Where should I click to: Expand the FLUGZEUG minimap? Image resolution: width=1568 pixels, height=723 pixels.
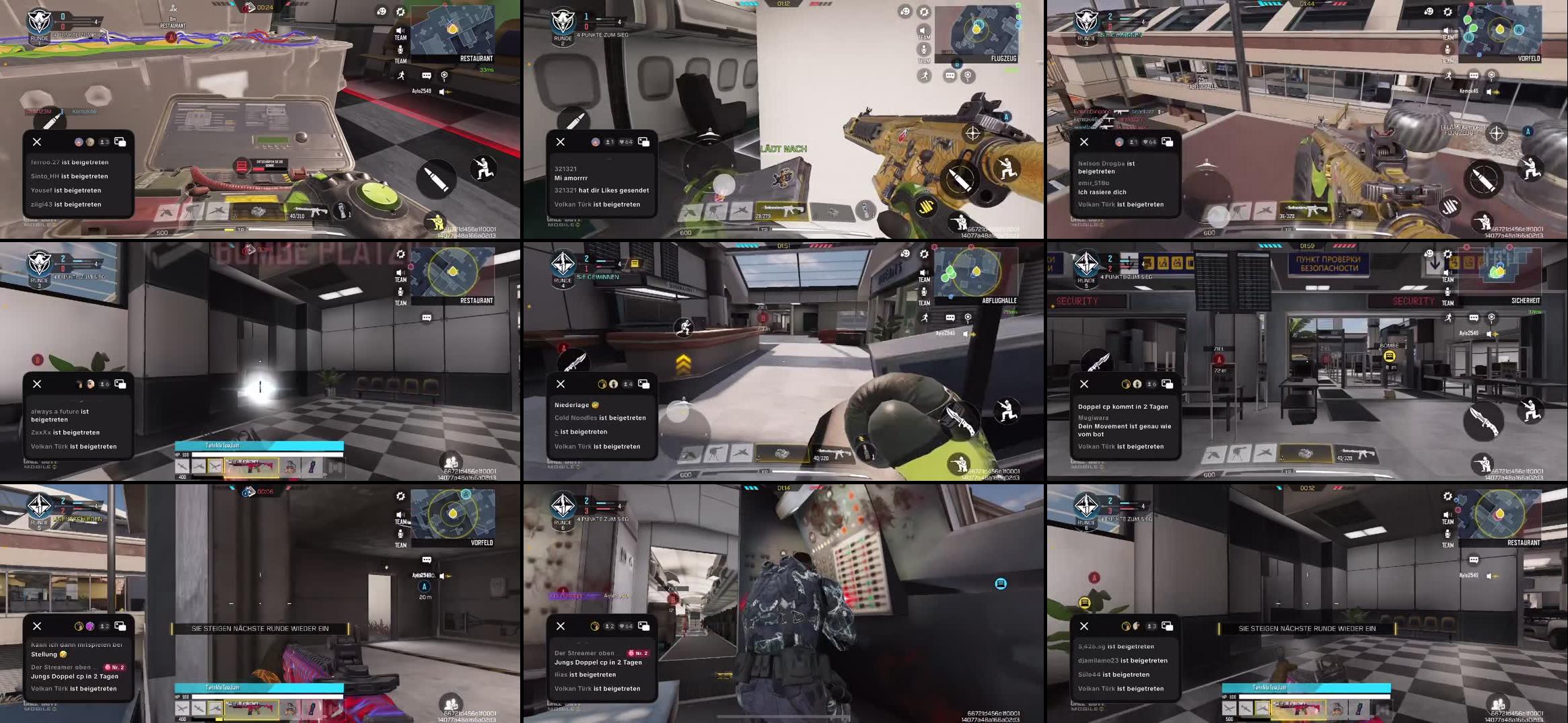pyautogui.click(x=976, y=30)
